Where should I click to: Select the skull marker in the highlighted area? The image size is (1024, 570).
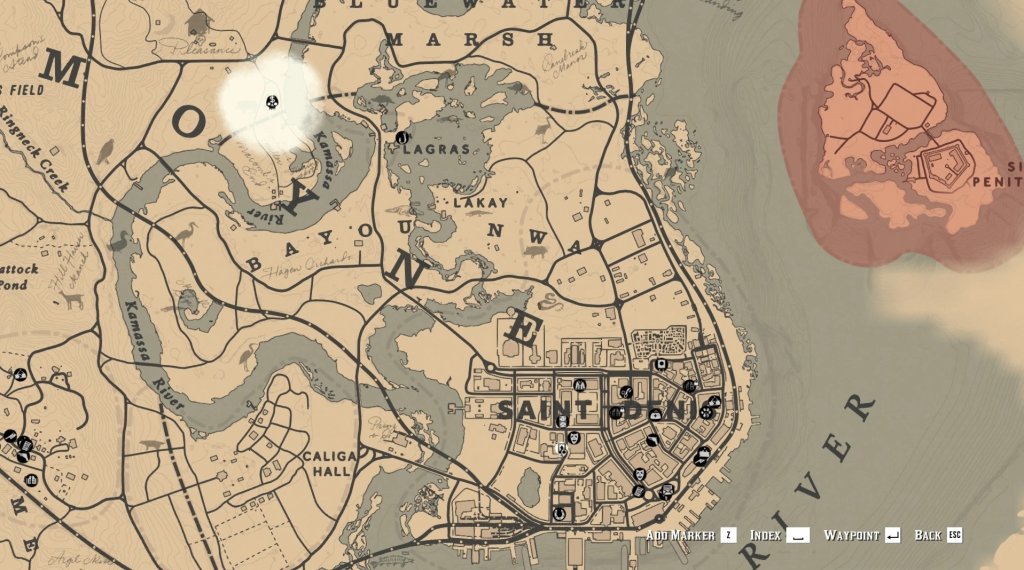coord(271,101)
